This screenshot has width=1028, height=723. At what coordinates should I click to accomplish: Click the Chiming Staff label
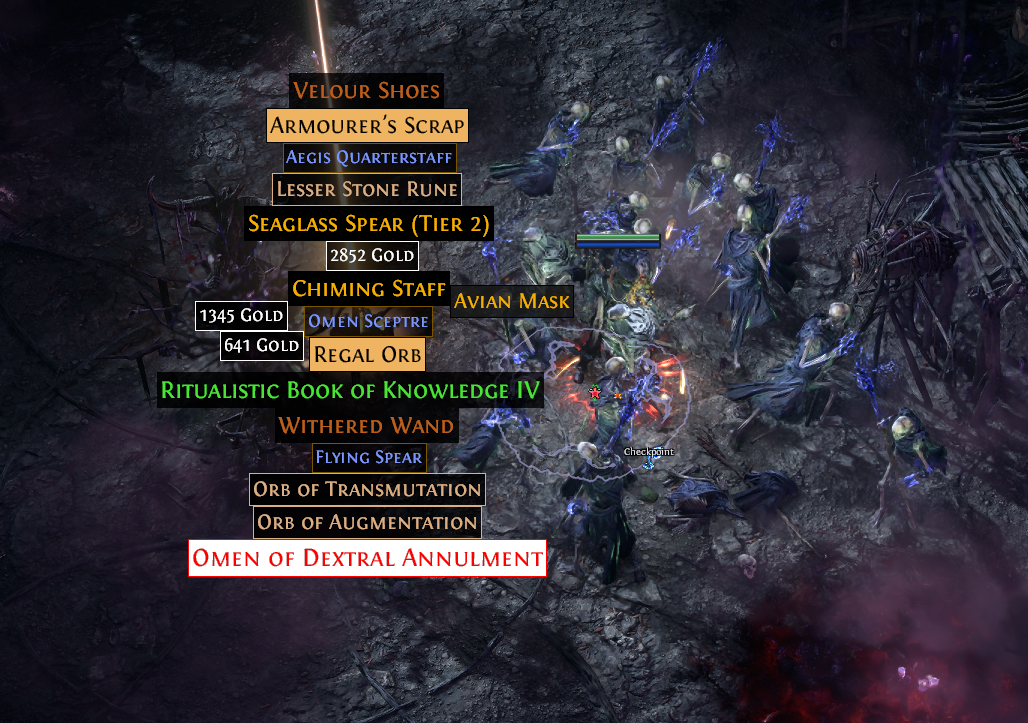368,289
